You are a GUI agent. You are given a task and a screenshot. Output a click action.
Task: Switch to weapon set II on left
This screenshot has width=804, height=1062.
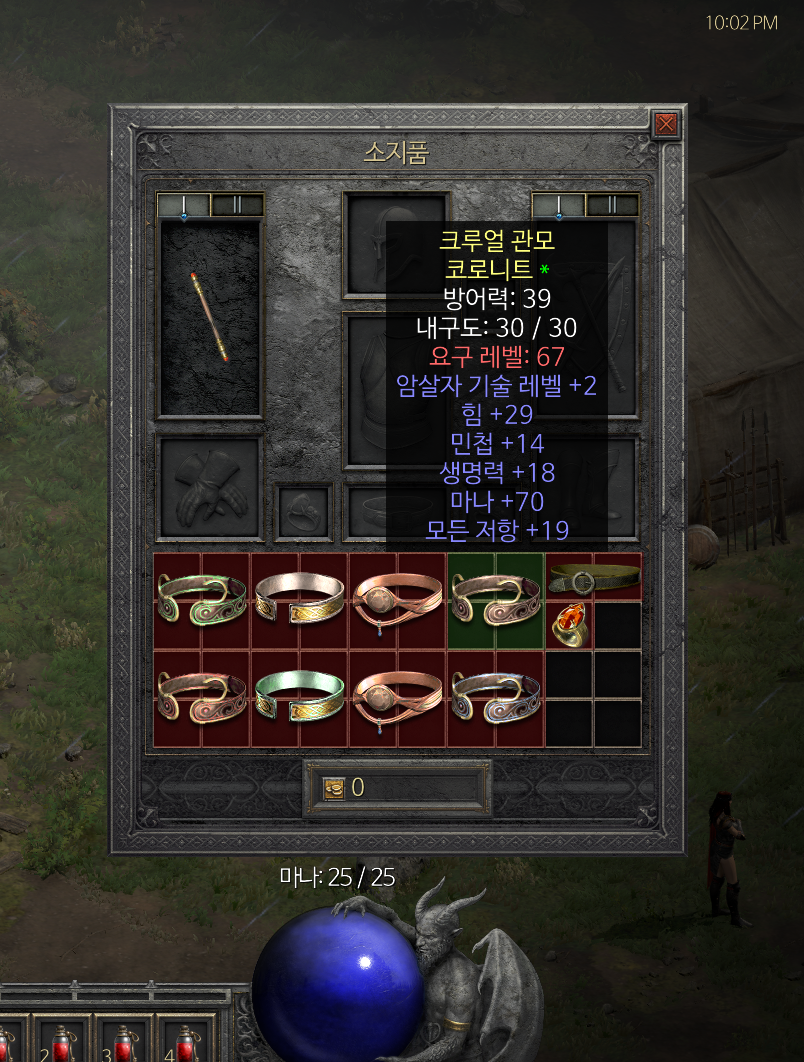coord(237,205)
